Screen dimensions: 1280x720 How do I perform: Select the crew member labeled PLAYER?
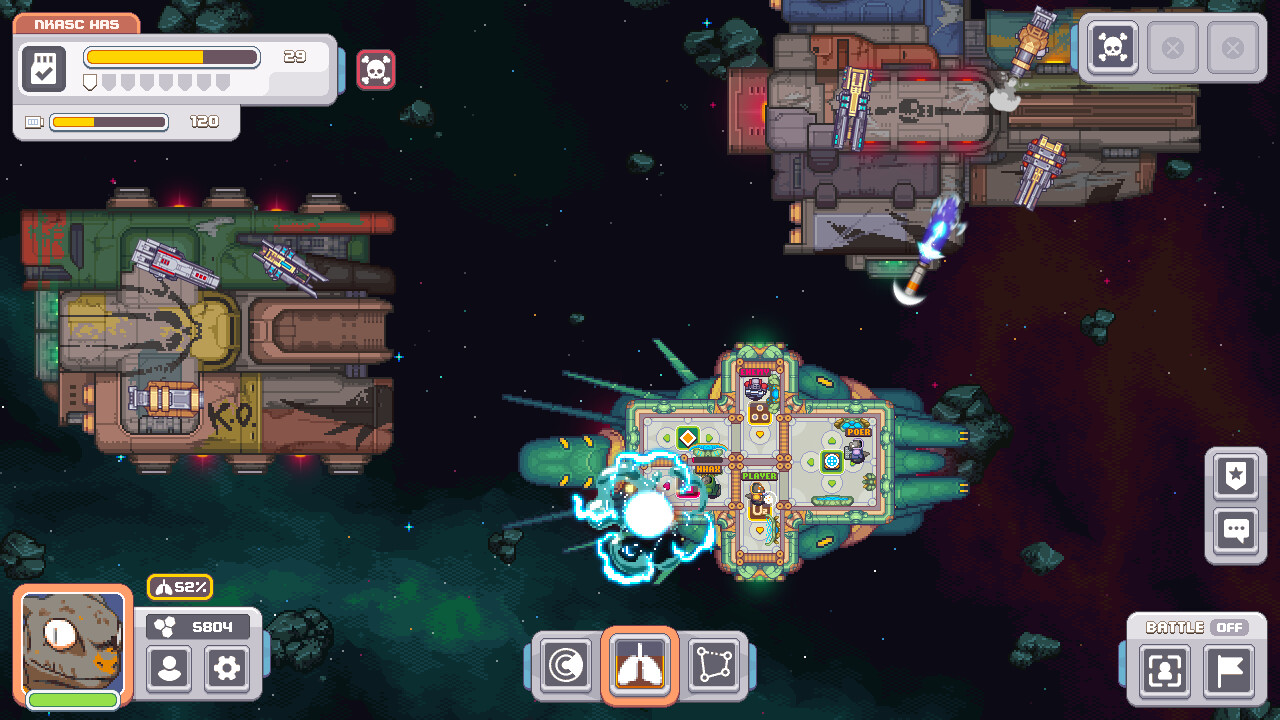[x=757, y=492]
